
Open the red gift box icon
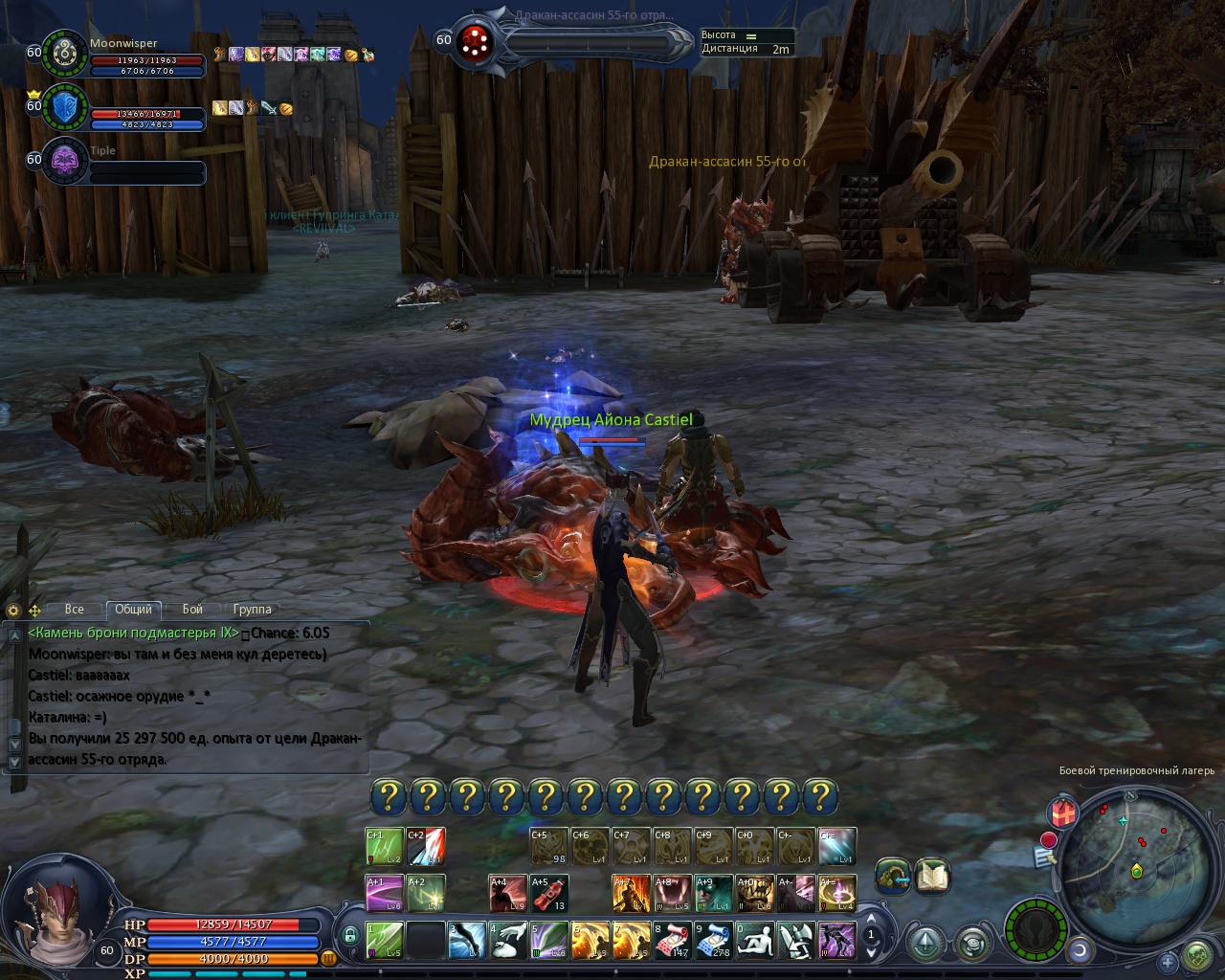1062,813
